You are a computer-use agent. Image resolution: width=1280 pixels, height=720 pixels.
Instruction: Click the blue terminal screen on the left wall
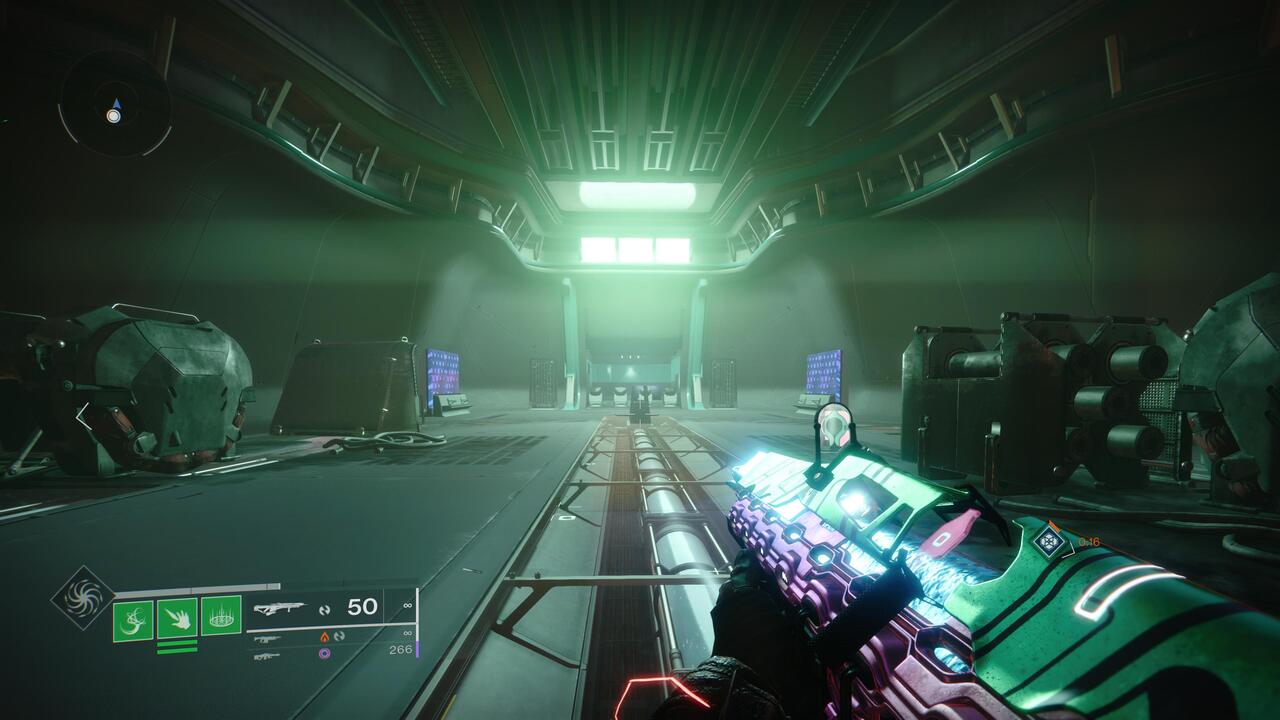(444, 373)
